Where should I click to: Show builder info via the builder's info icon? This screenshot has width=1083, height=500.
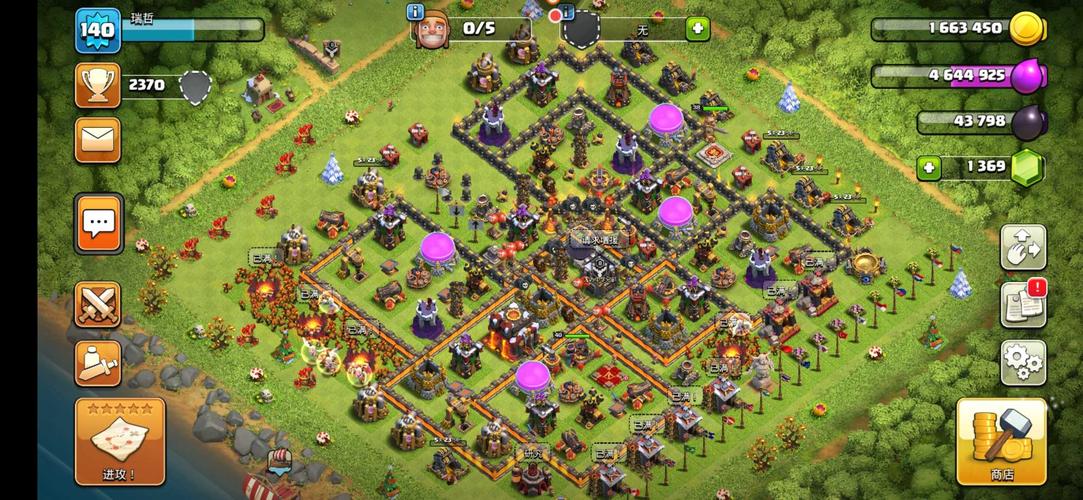[416, 12]
